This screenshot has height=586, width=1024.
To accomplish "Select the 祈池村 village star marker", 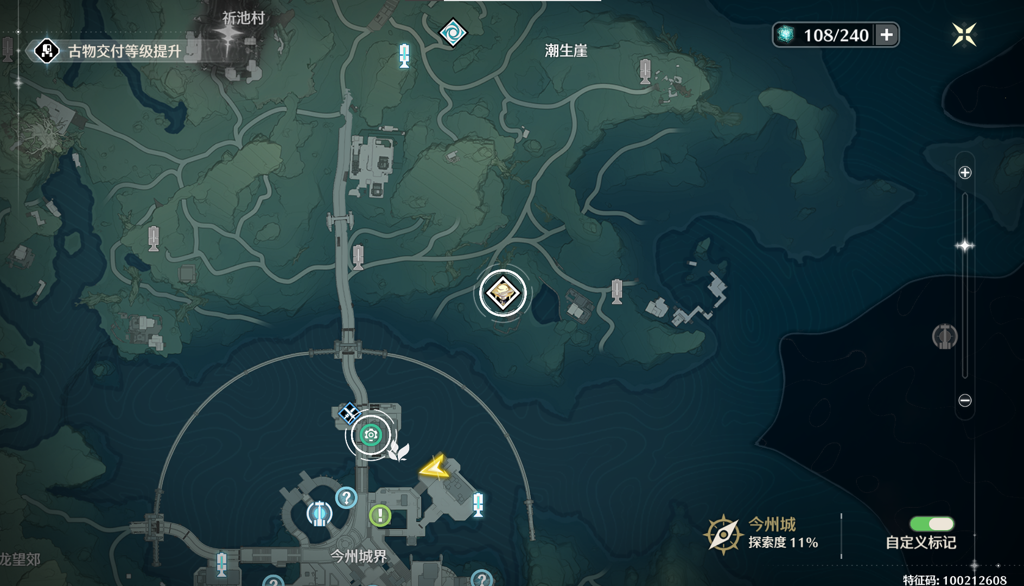I will click(x=232, y=38).
